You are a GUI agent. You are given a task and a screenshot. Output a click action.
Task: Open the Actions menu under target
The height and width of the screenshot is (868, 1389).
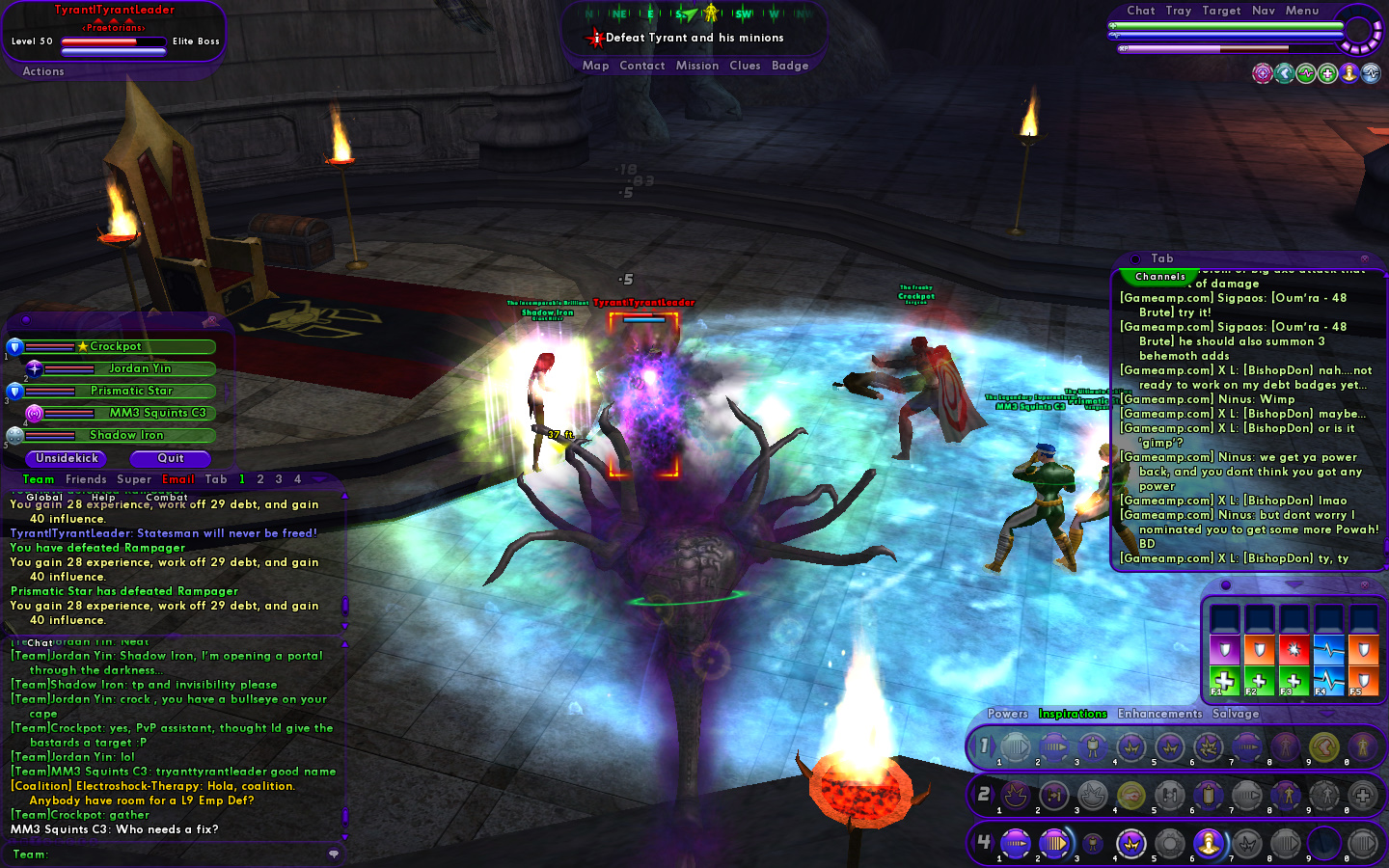pos(43,71)
